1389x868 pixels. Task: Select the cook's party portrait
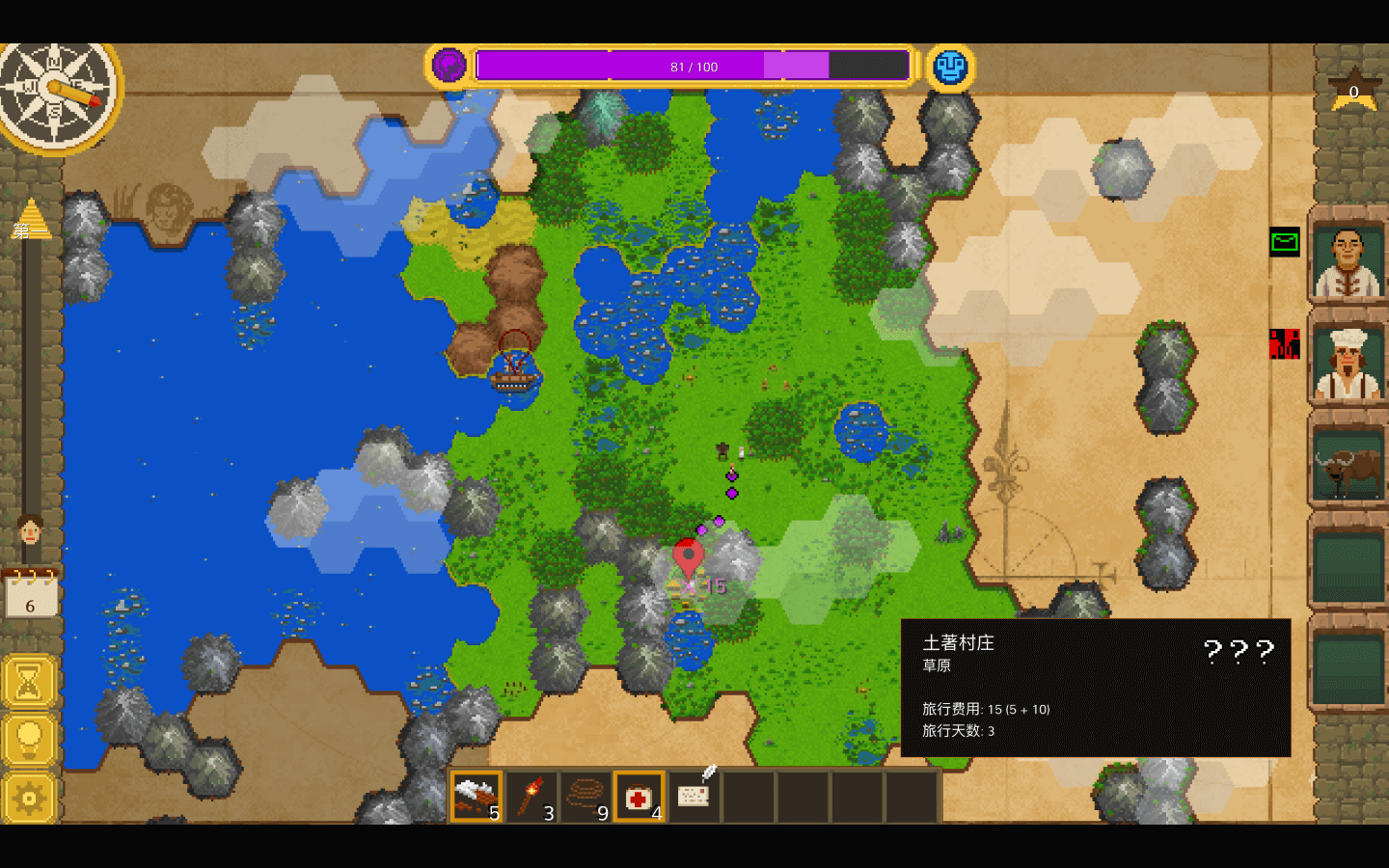point(1348,364)
